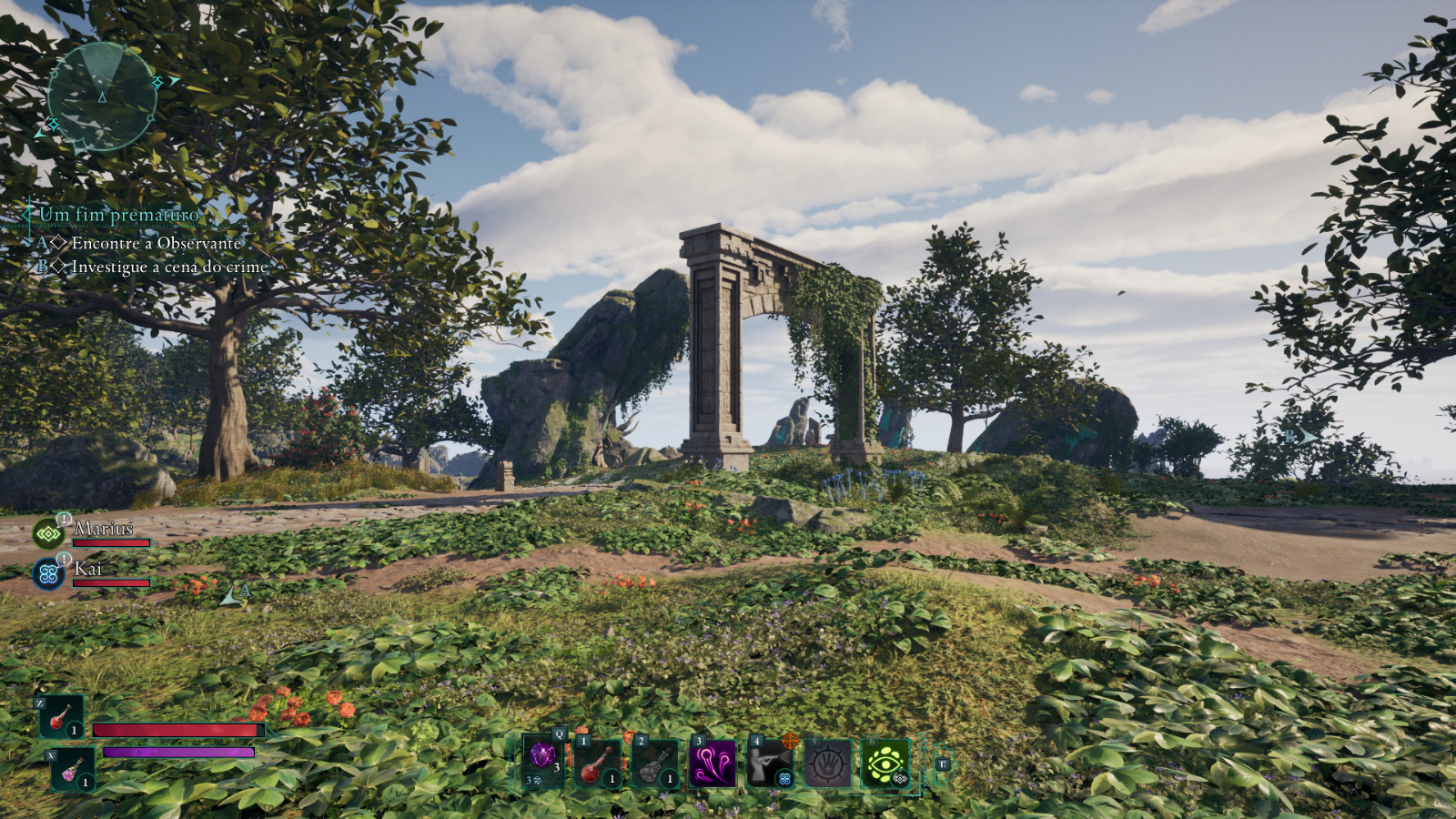
Task: Click the circular minimap
Action: click(x=101, y=96)
